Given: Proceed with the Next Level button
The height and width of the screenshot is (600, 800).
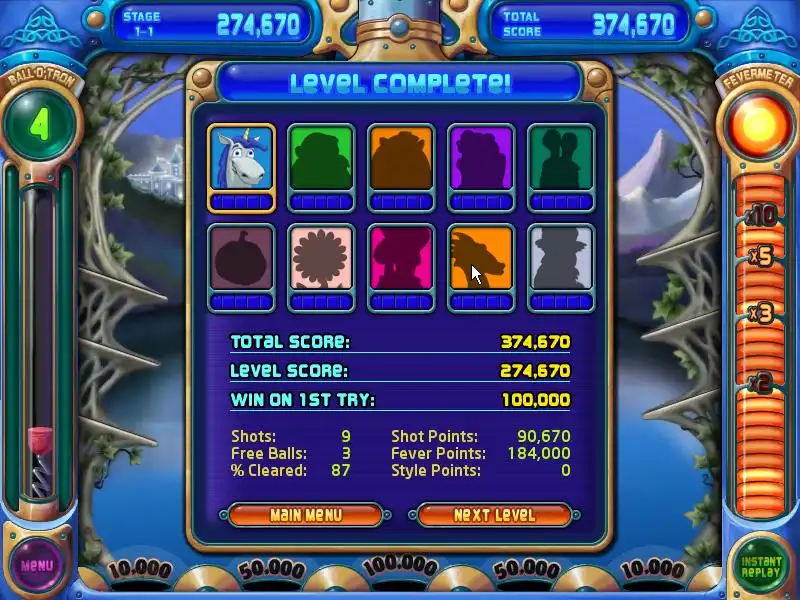Looking at the screenshot, I should (x=494, y=515).
